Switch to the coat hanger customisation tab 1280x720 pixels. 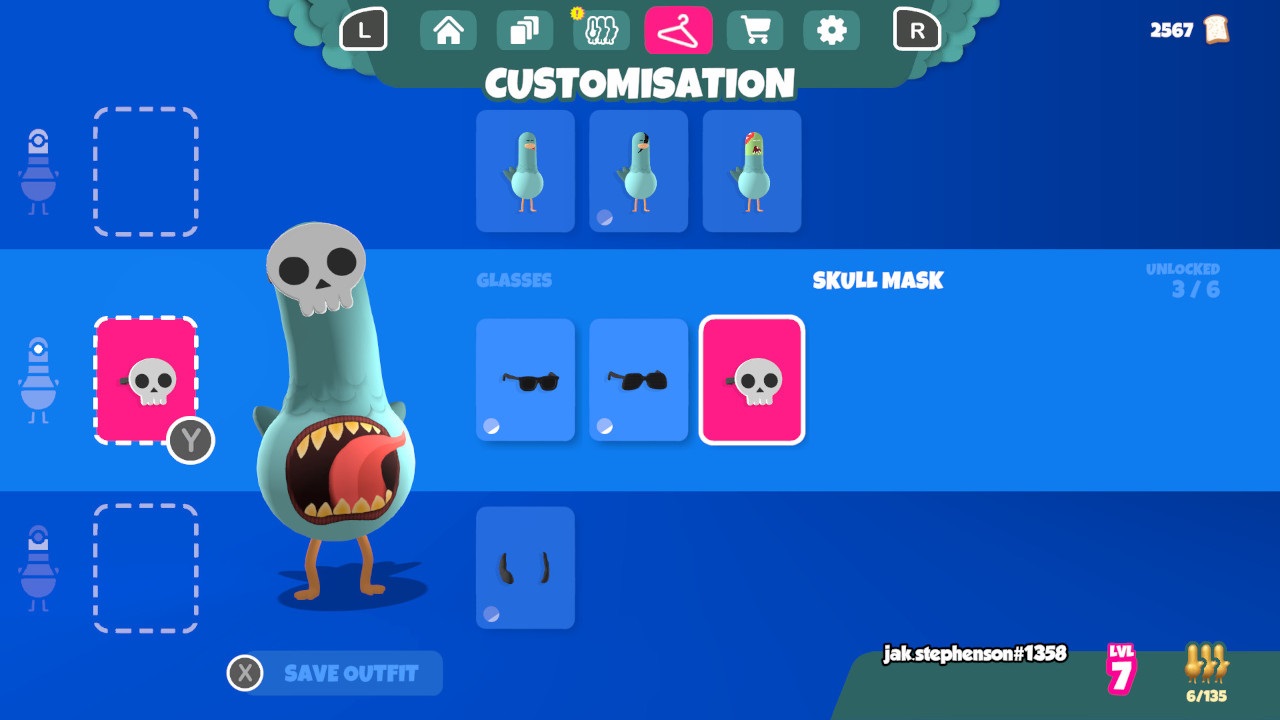click(678, 30)
